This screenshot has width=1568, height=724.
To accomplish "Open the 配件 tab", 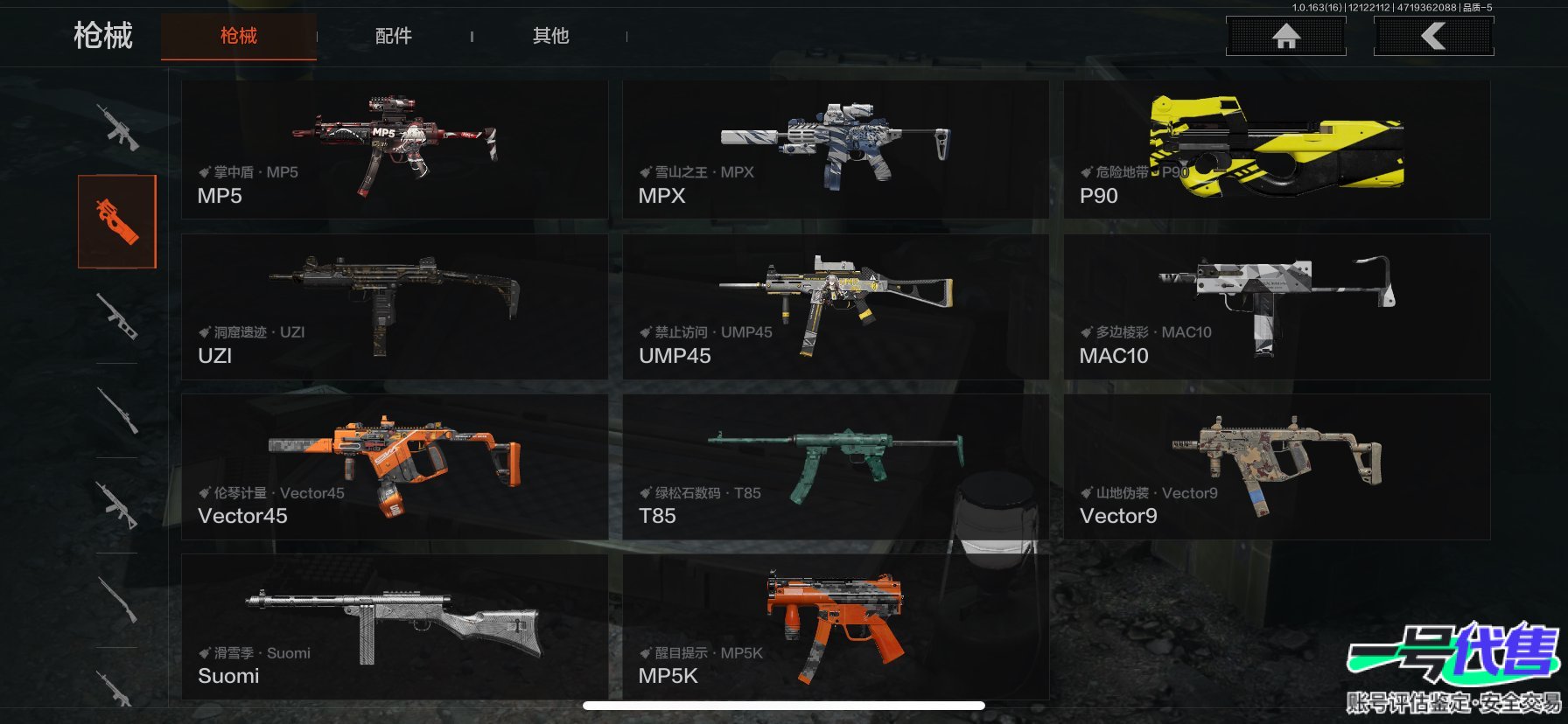I will coord(393,36).
